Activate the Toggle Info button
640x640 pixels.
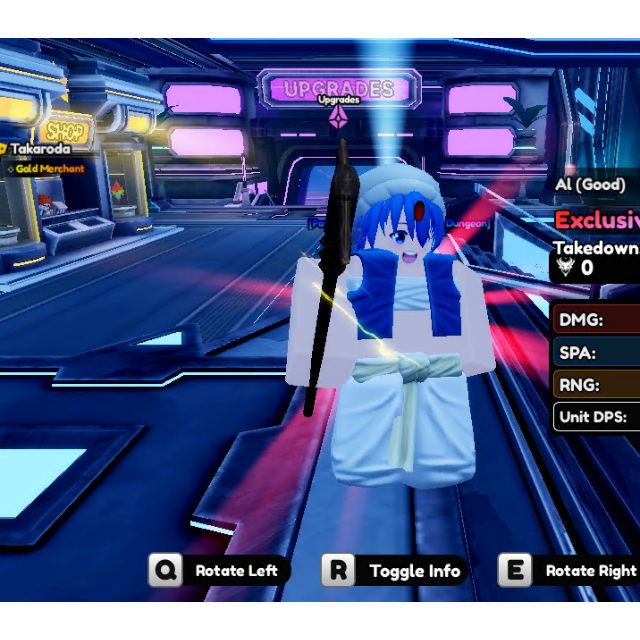[x=395, y=571]
